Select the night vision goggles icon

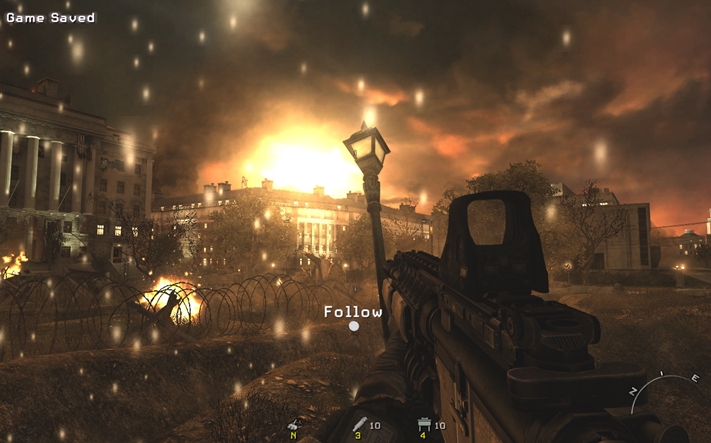[x=294, y=425]
